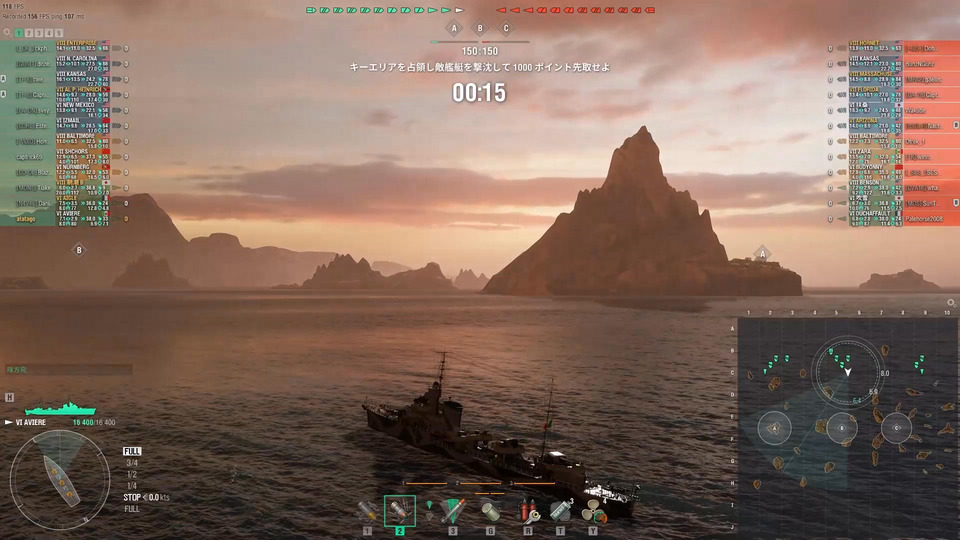960x540 pixels.
Task: Select capture point B on the minimap
Action: click(x=844, y=428)
